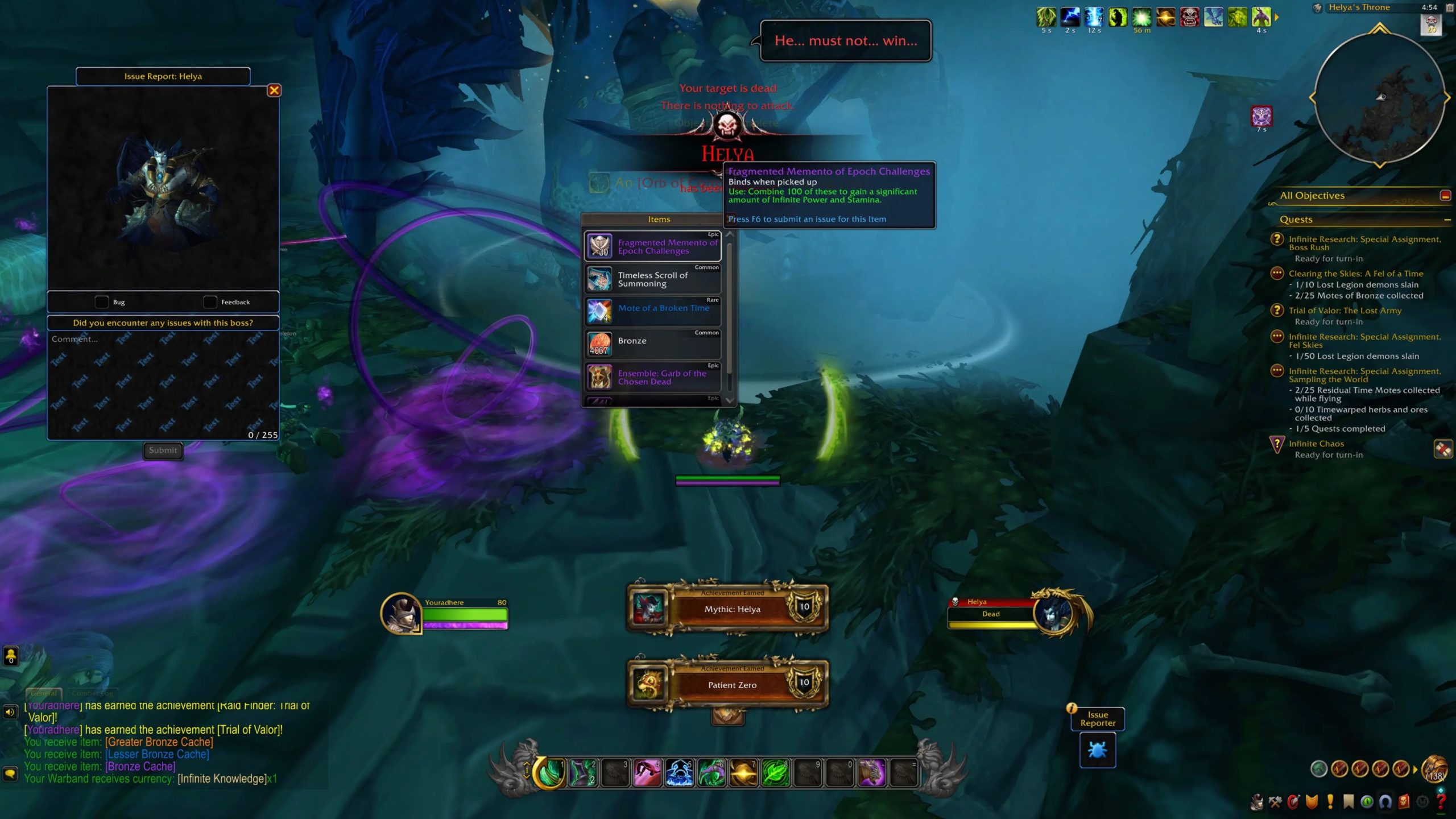Tick the Bug checkbox

pyautogui.click(x=102, y=302)
